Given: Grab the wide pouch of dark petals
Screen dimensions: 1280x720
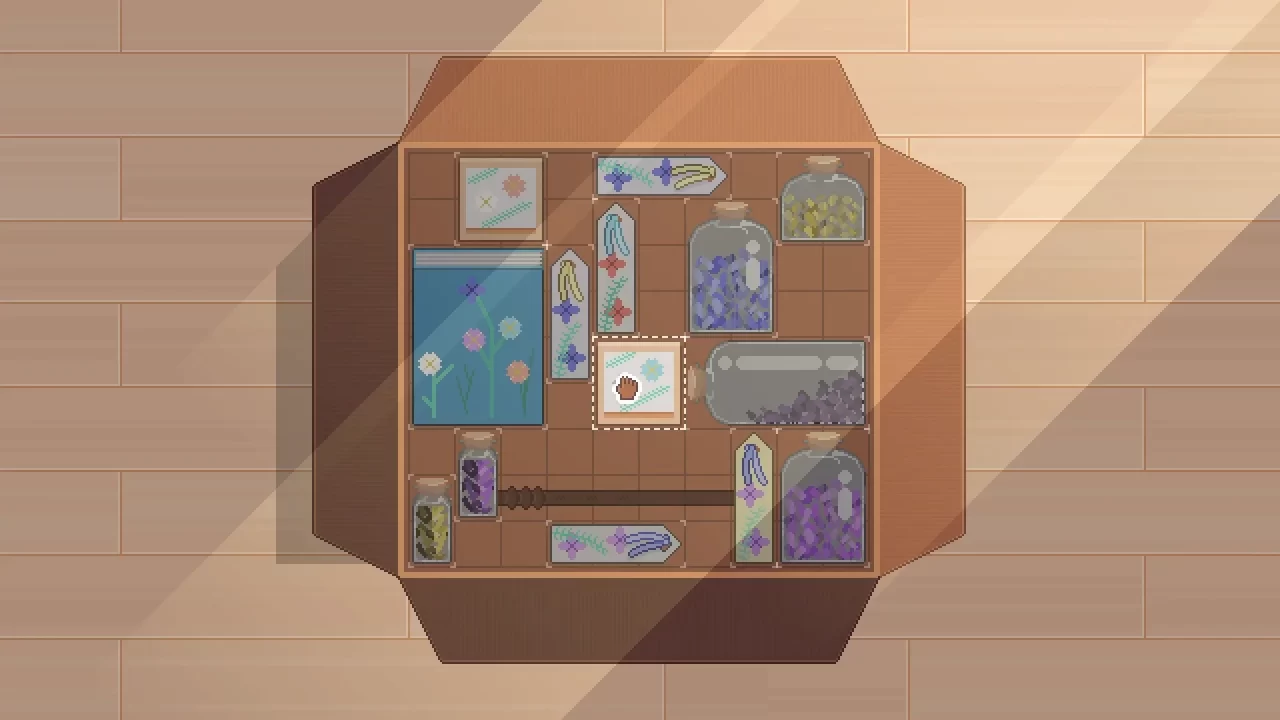Looking at the screenshot, I should point(785,385).
